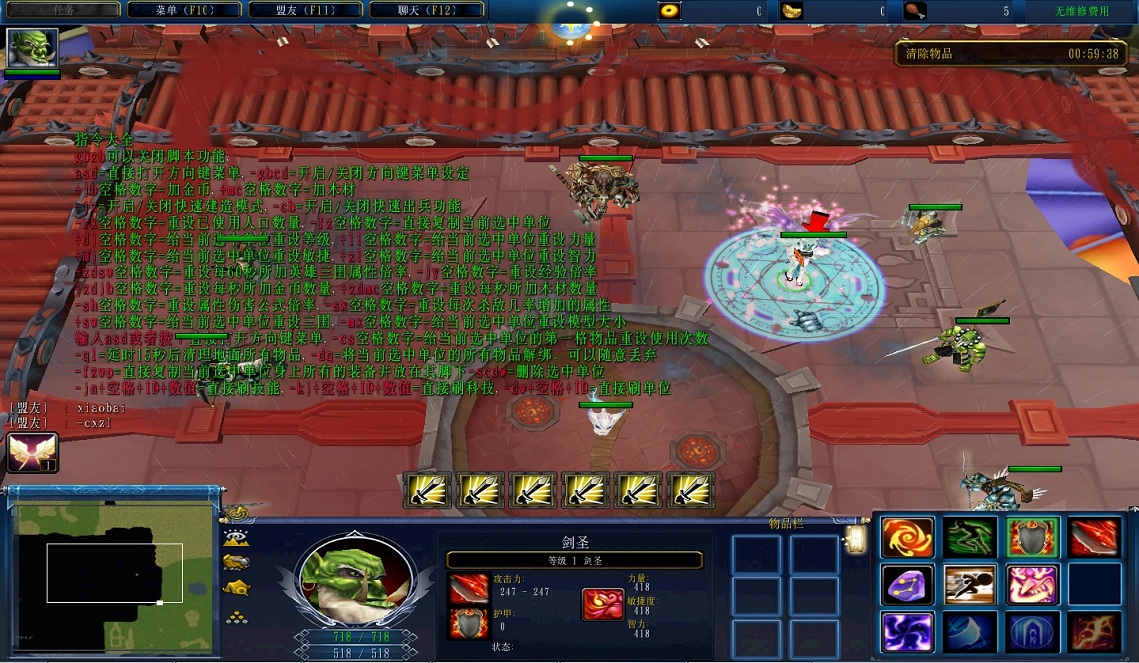Activate the sprinting silhouette ability

pyautogui.click(x=970, y=585)
